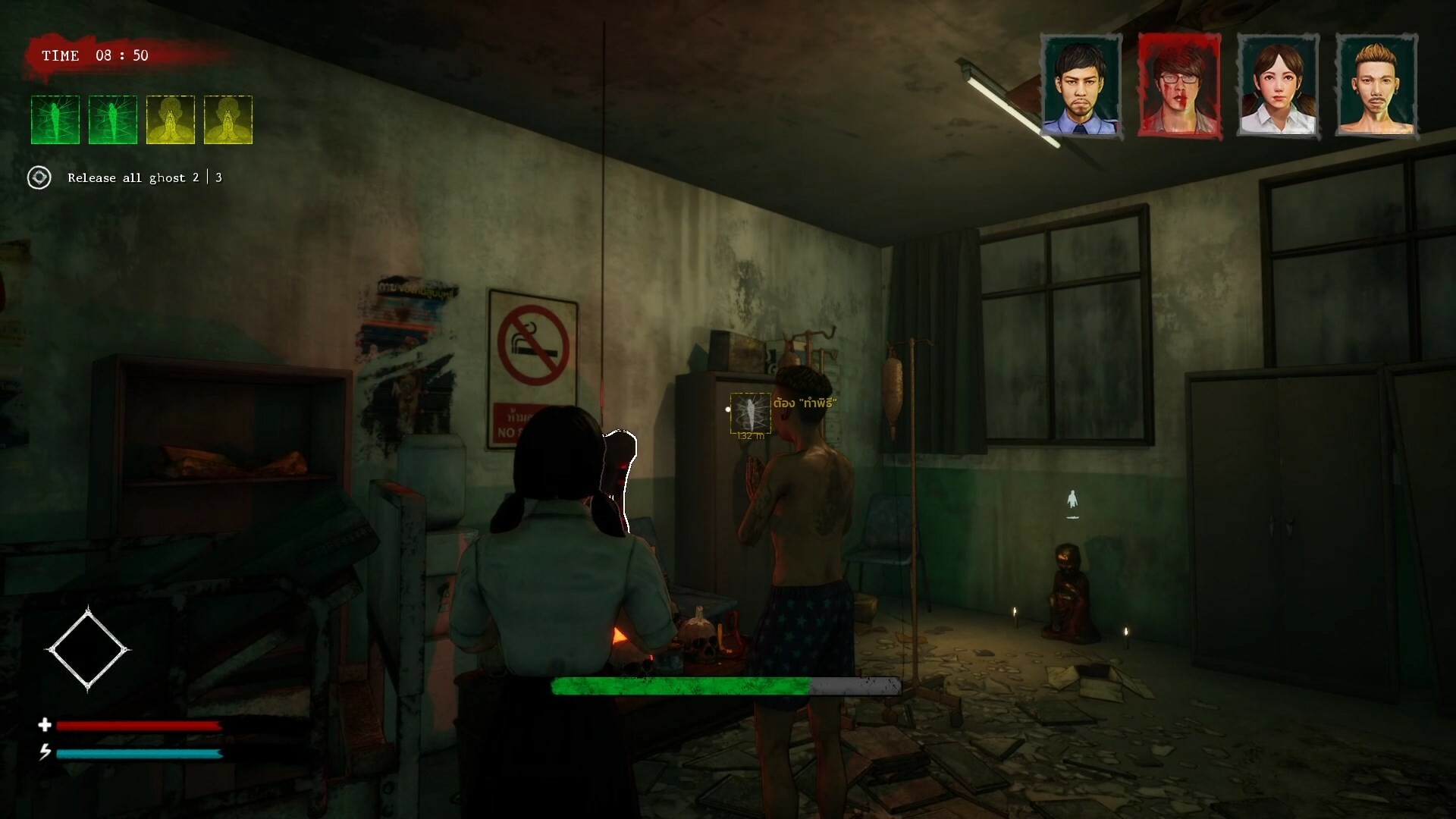Select the pigtailed girl character portrait

[1279, 86]
